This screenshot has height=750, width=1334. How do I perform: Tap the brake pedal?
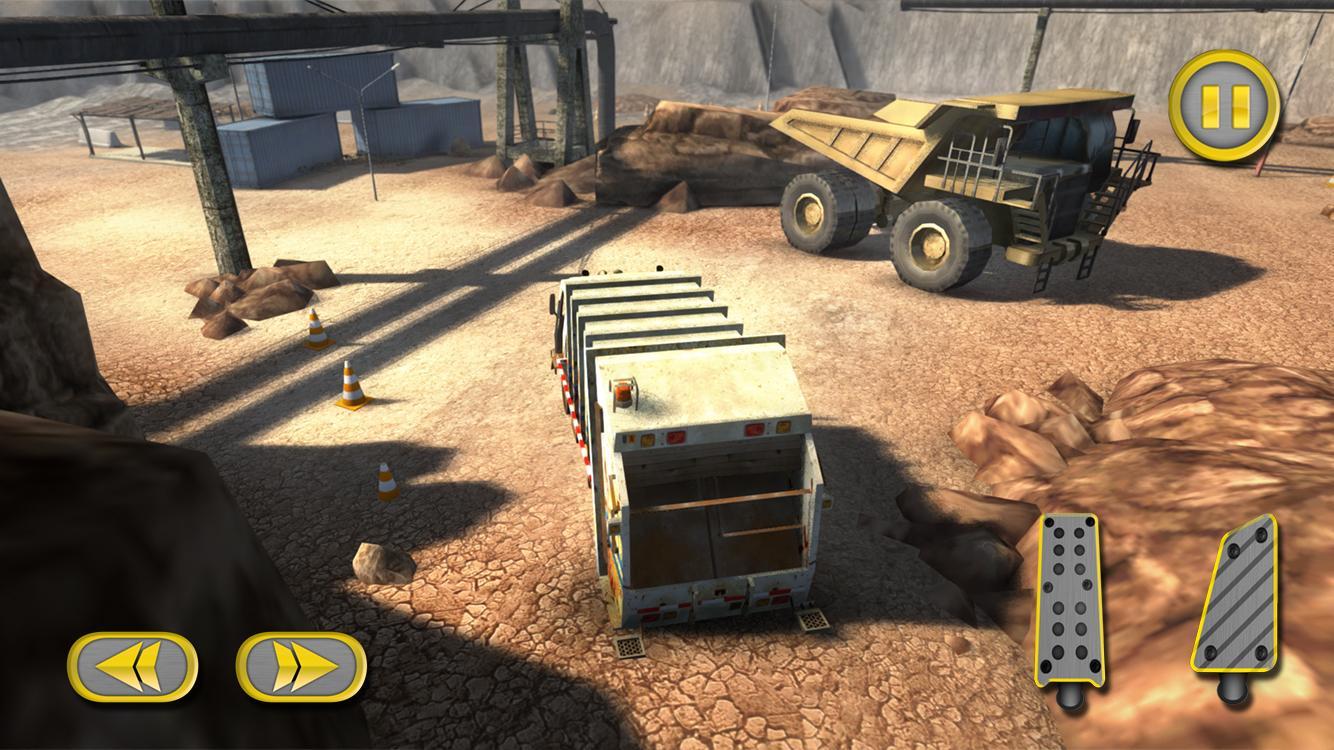[x=1068, y=603]
